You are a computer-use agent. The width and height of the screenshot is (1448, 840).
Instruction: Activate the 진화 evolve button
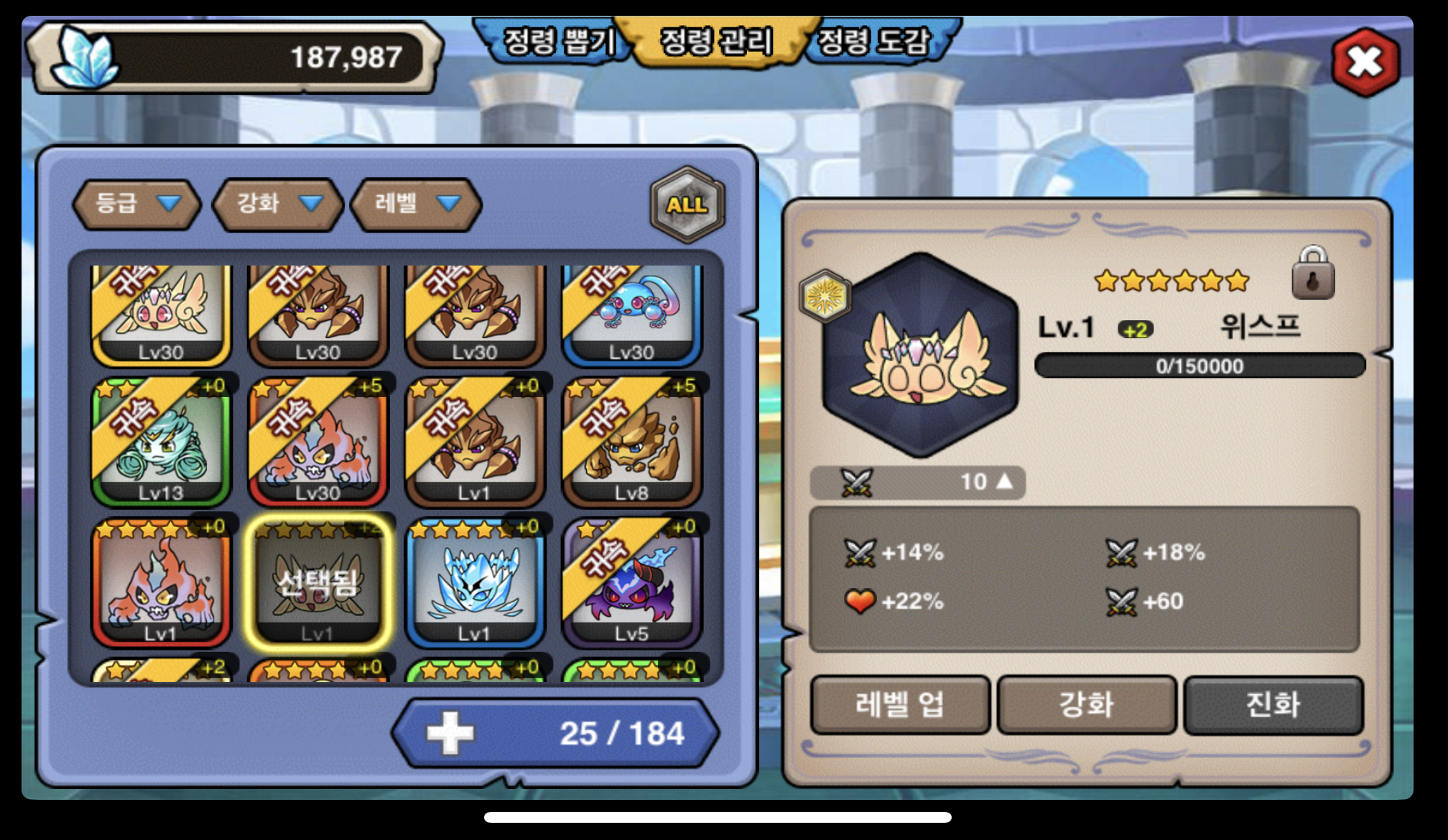click(x=1273, y=705)
